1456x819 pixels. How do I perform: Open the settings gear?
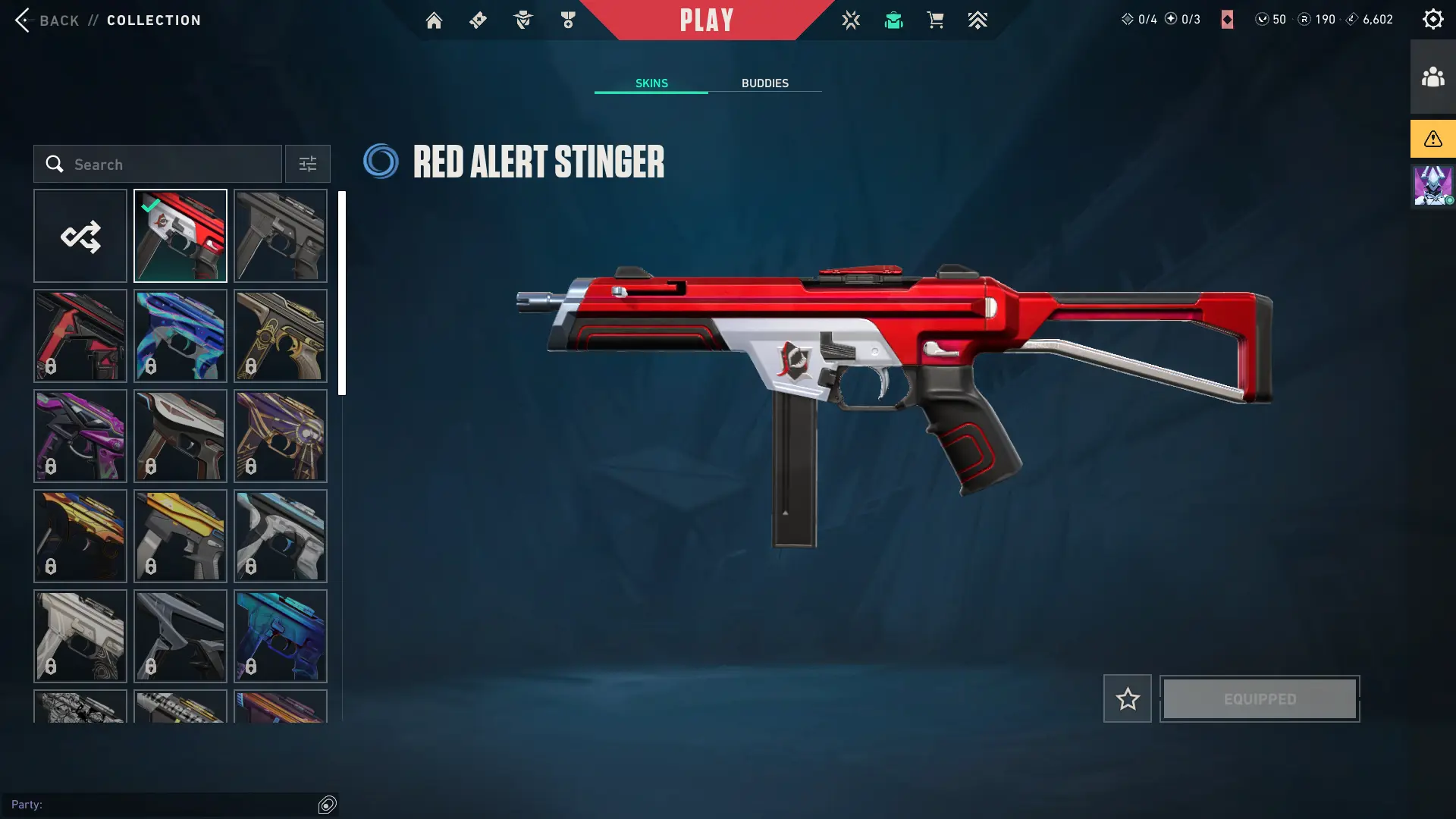(1432, 20)
